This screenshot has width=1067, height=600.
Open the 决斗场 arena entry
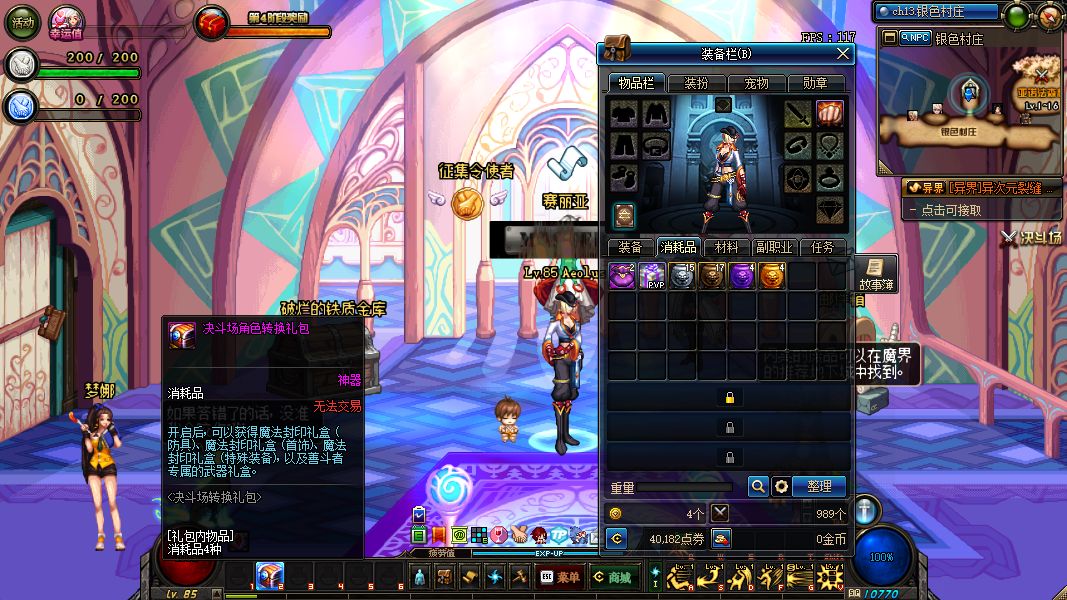(1031, 237)
